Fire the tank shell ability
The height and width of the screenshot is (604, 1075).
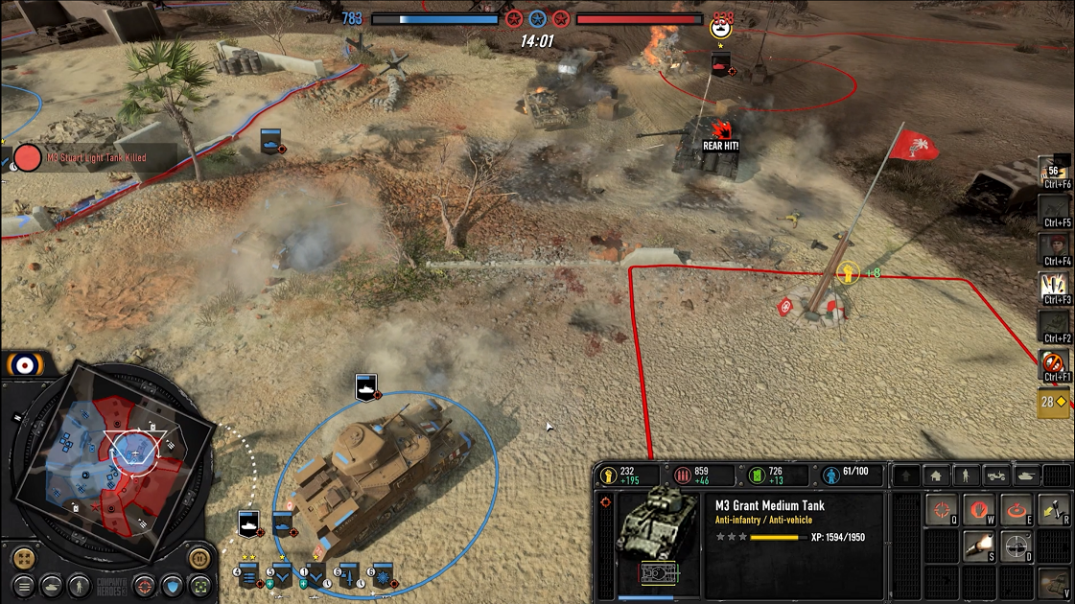pos(978,546)
